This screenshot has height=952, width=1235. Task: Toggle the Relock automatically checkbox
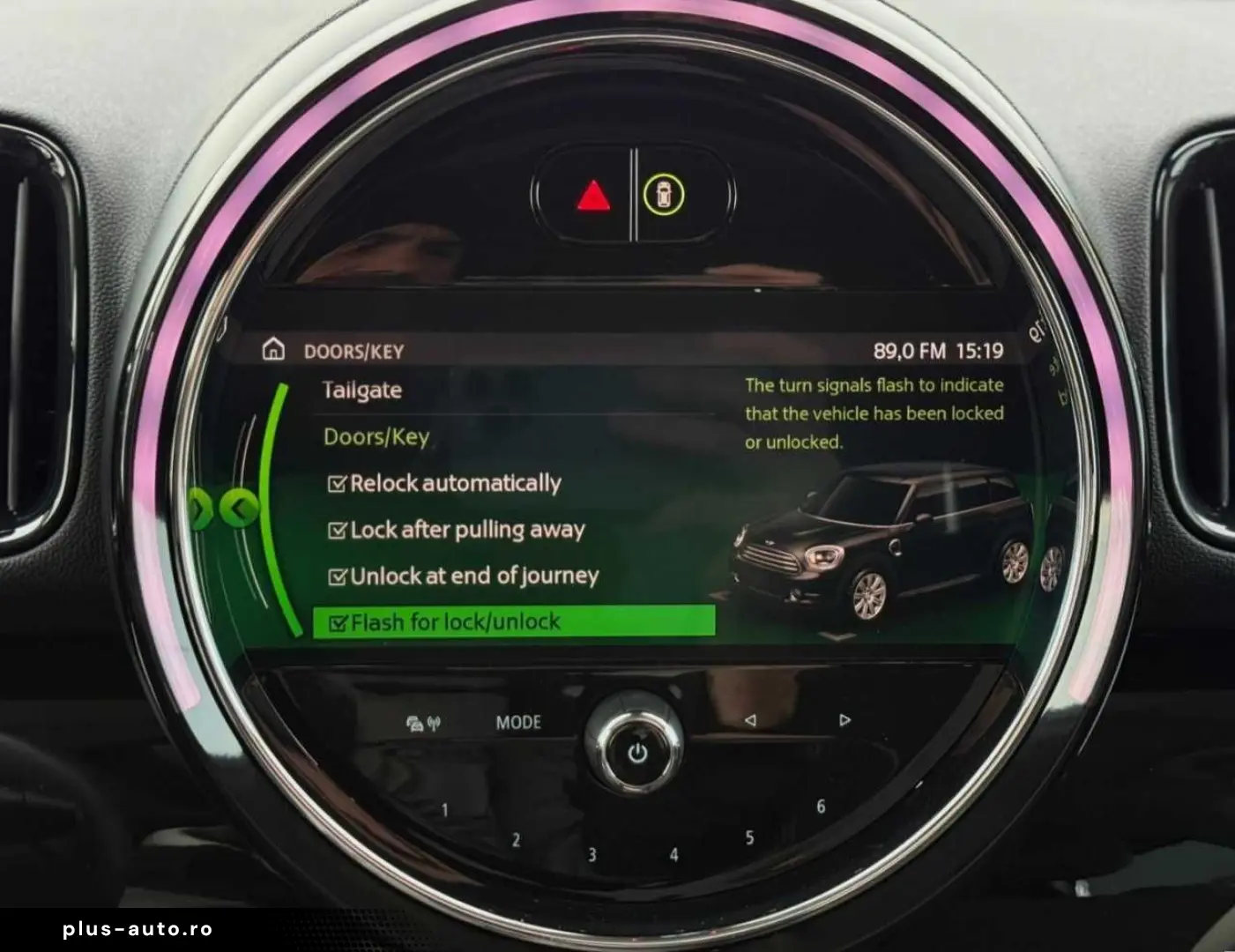[337, 484]
